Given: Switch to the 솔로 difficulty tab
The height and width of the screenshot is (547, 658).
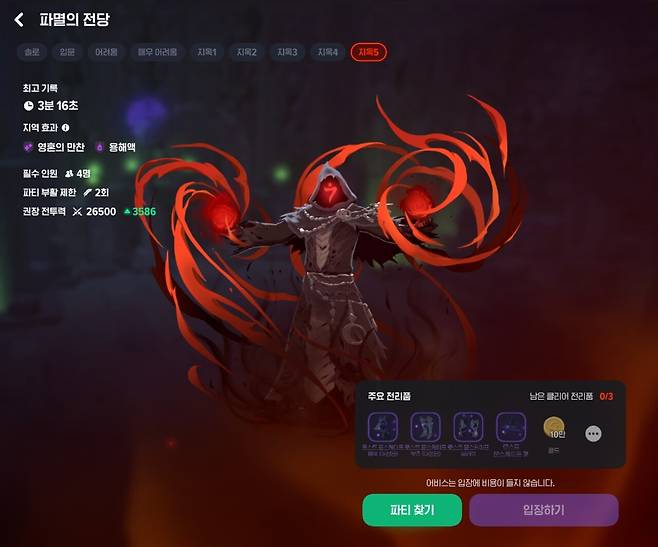Looking at the screenshot, I should click(33, 52).
